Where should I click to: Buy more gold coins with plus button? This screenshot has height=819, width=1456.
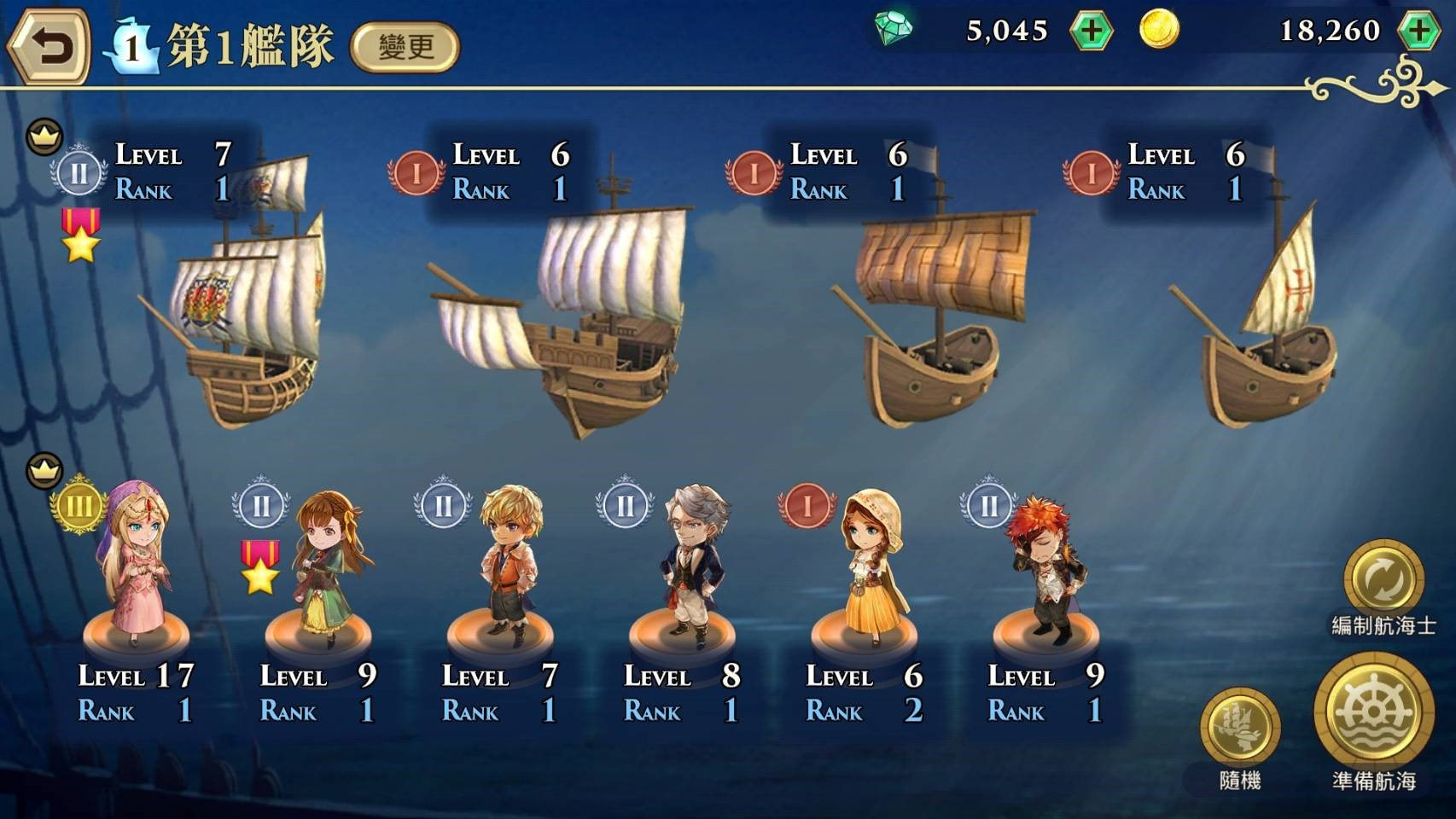pos(1418,32)
